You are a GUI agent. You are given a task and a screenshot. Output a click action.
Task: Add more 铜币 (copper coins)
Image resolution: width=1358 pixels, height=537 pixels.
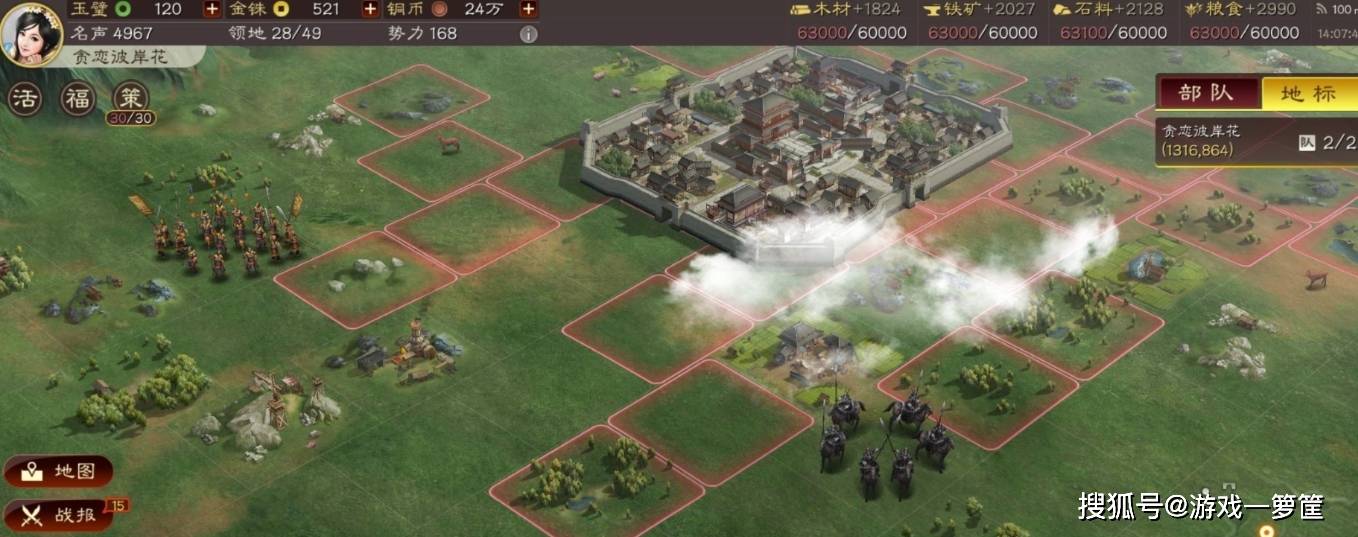528,9
